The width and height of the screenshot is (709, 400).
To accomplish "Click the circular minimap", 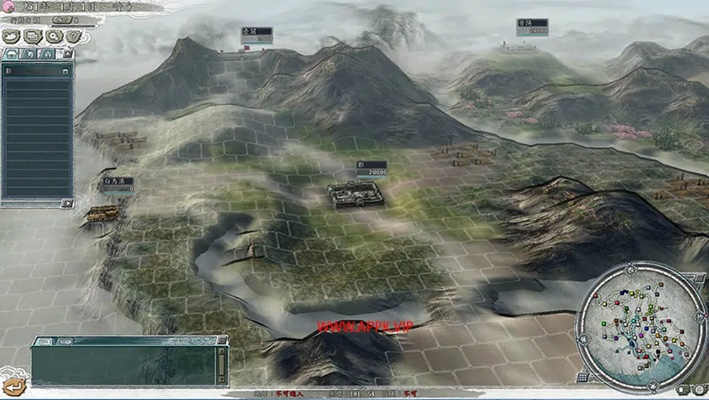I will coord(642,320).
